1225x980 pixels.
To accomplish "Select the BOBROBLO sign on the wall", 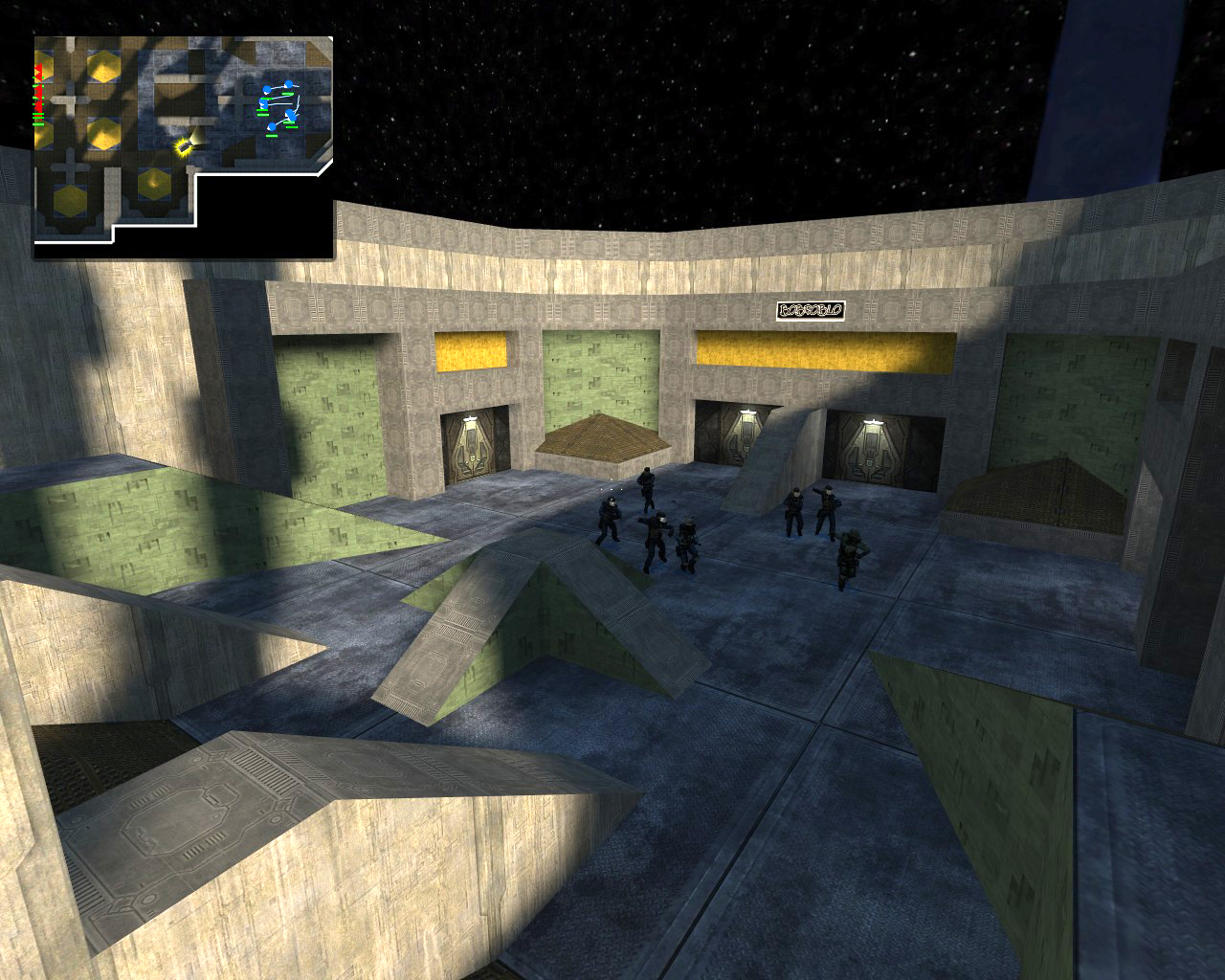I will click(x=810, y=307).
